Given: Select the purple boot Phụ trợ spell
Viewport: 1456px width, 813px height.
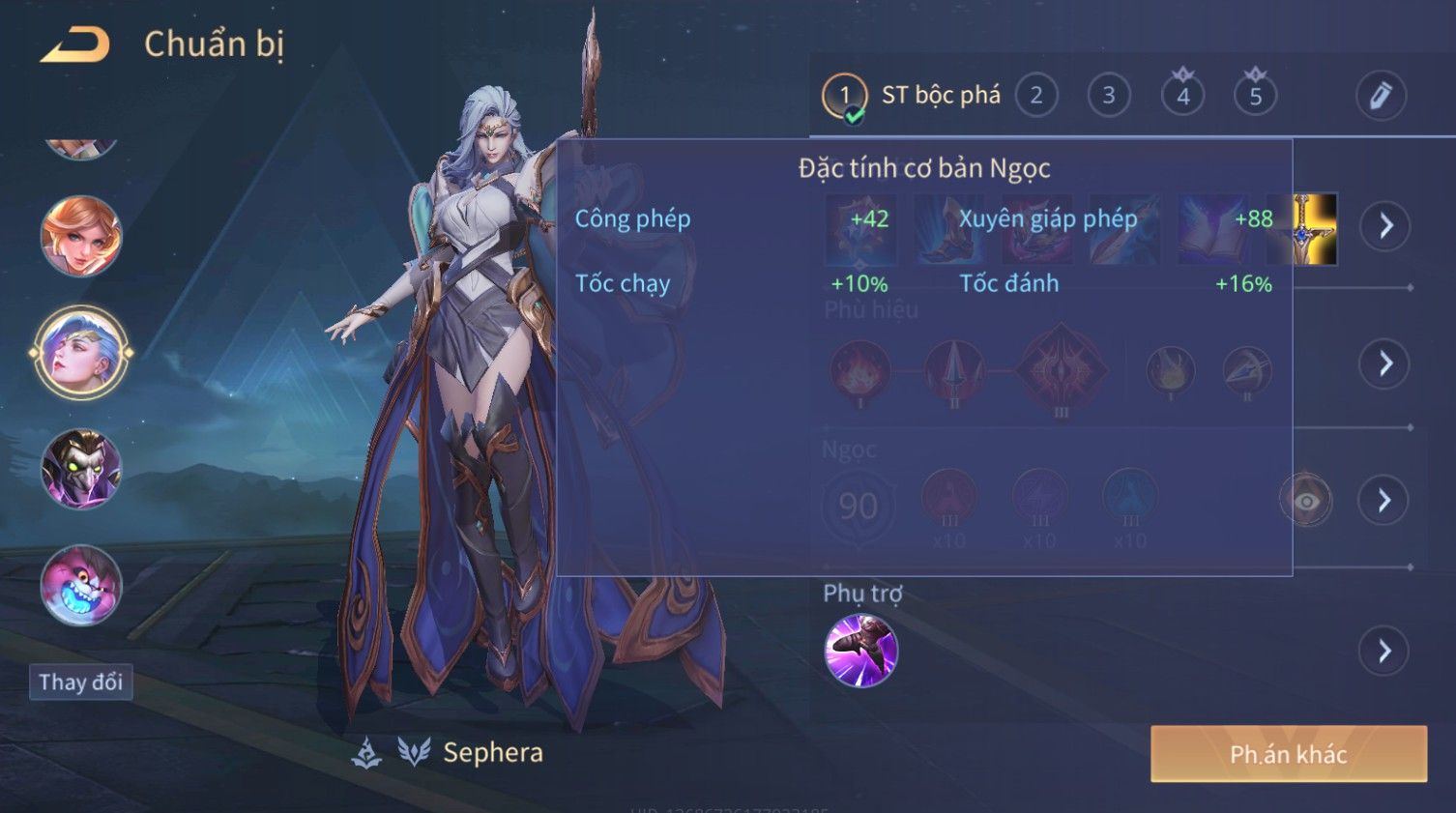Looking at the screenshot, I should (860, 651).
